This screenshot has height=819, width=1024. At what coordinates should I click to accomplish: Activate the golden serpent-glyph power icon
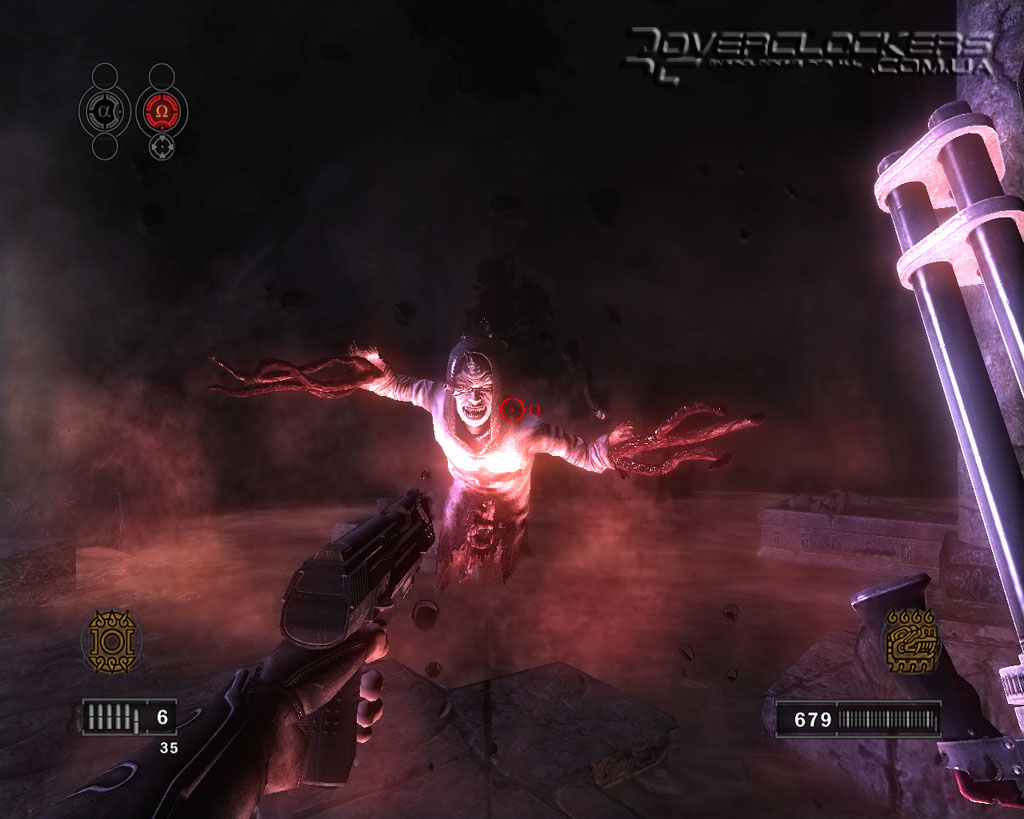(x=910, y=641)
